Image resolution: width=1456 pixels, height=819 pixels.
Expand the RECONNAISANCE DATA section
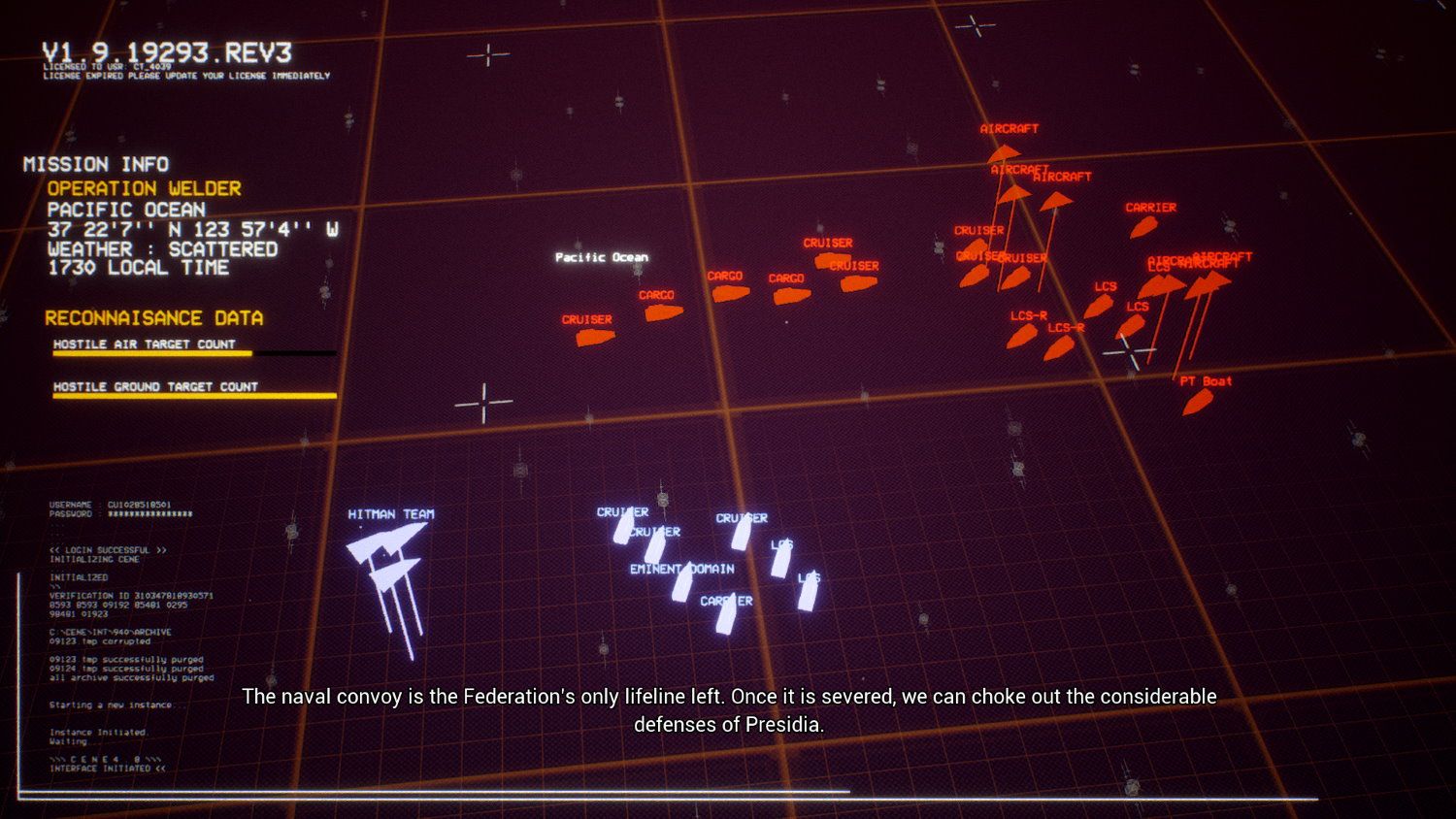tap(155, 317)
